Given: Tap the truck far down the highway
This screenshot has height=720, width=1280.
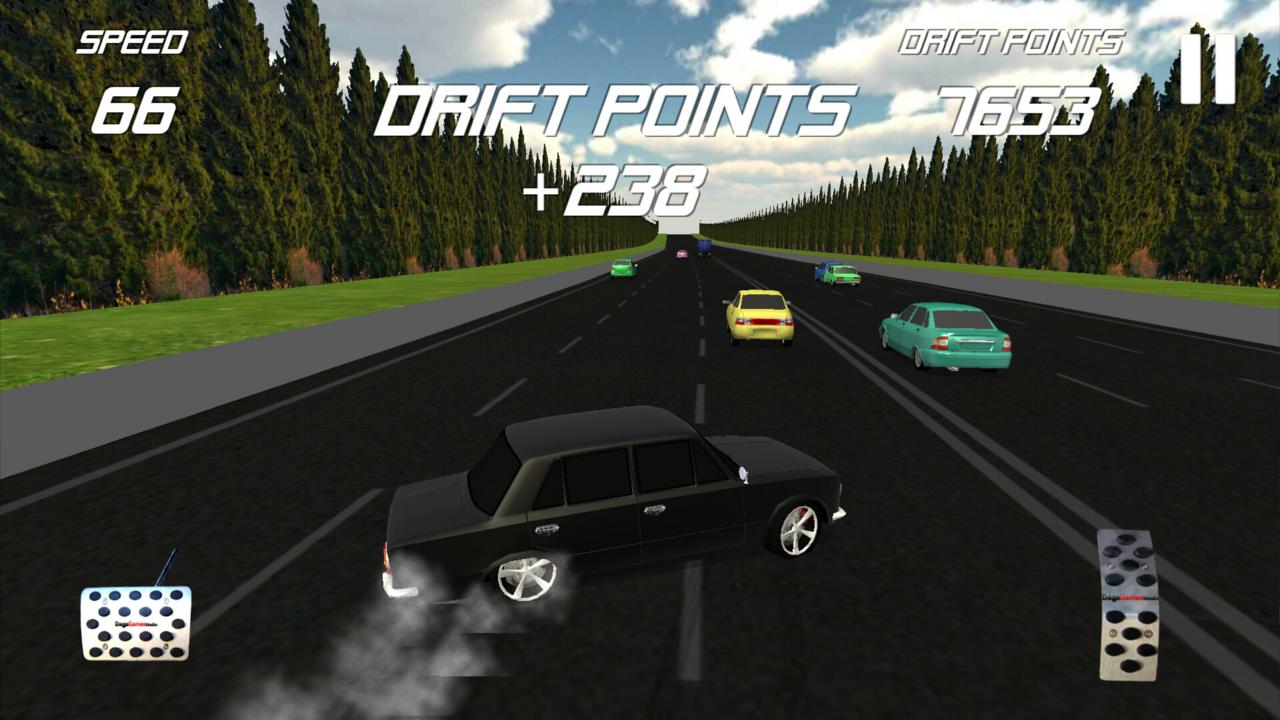Looking at the screenshot, I should [x=703, y=248].
